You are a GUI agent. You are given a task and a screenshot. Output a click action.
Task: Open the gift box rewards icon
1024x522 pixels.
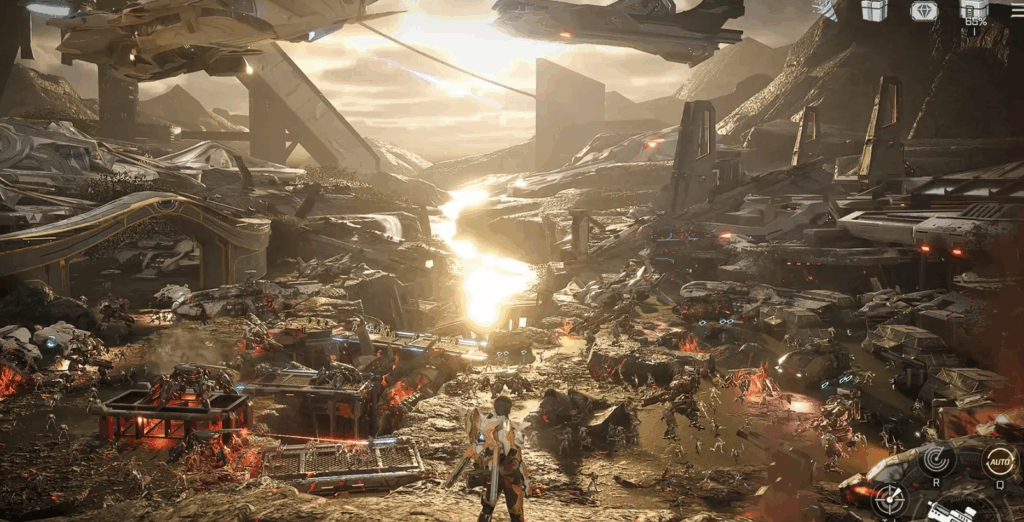(875, 10)
